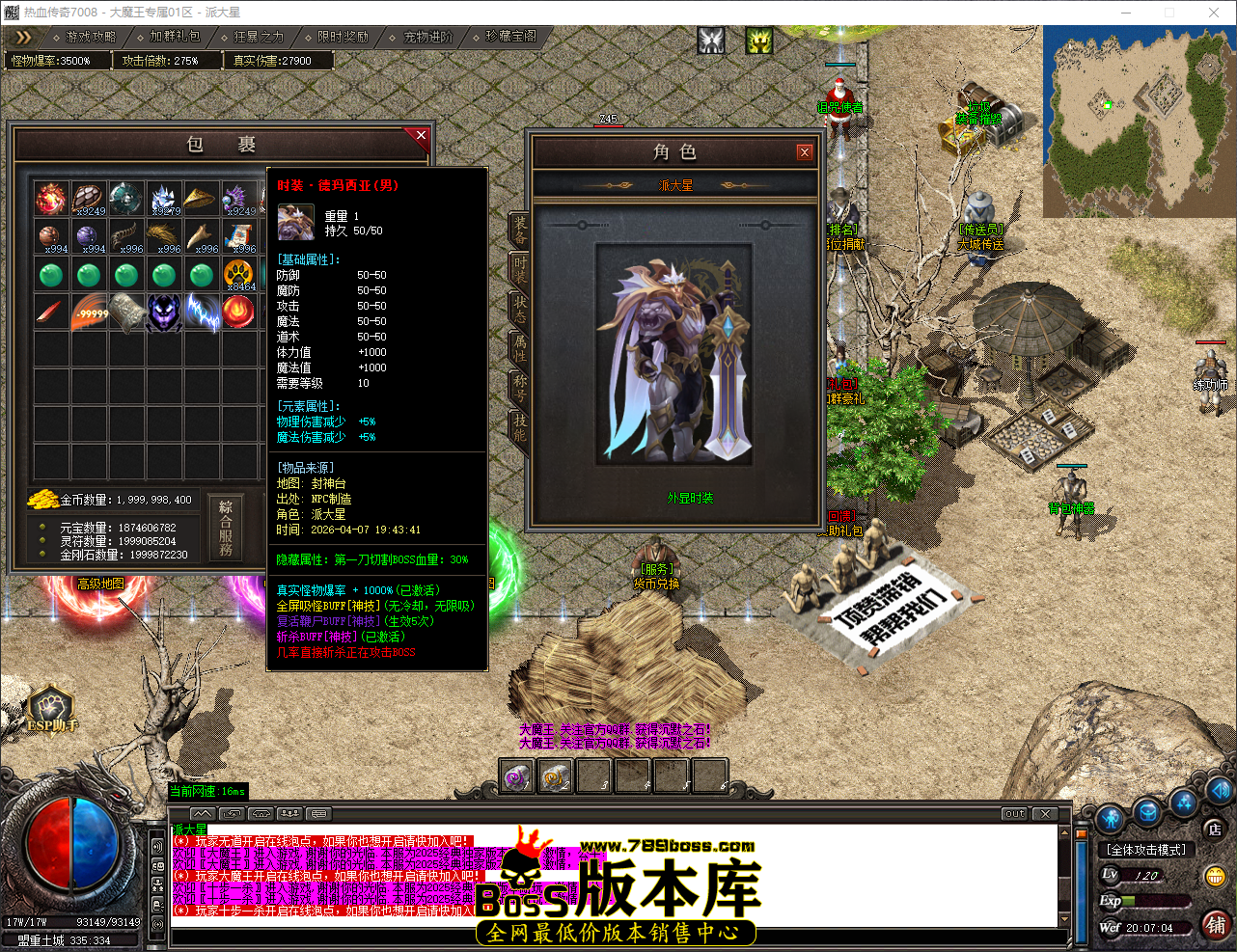Click the knight emblem icon at top center
This screenshot has width=1237, height=952.
coord(711,41)
